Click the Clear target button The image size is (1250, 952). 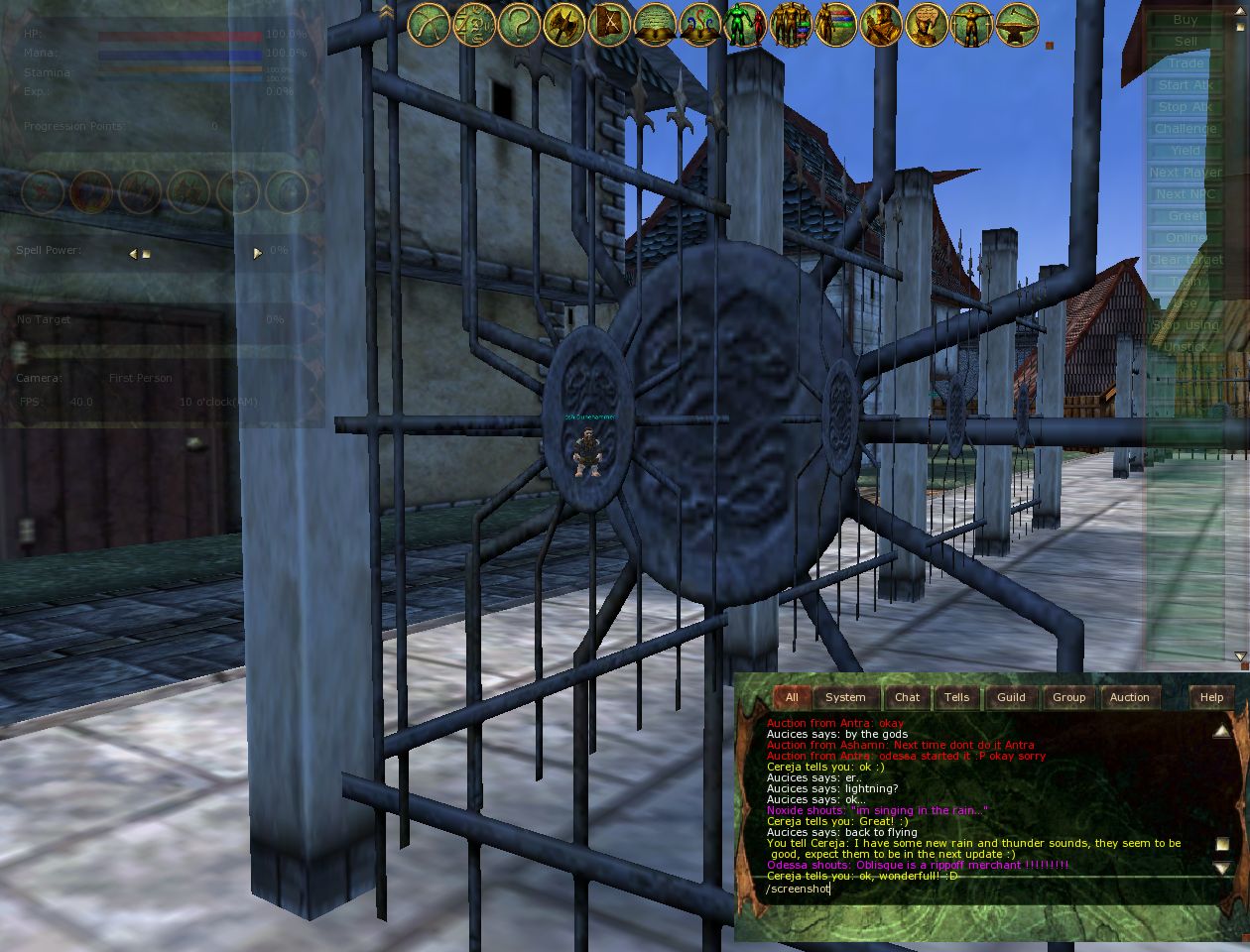(x=1186, y=260)
